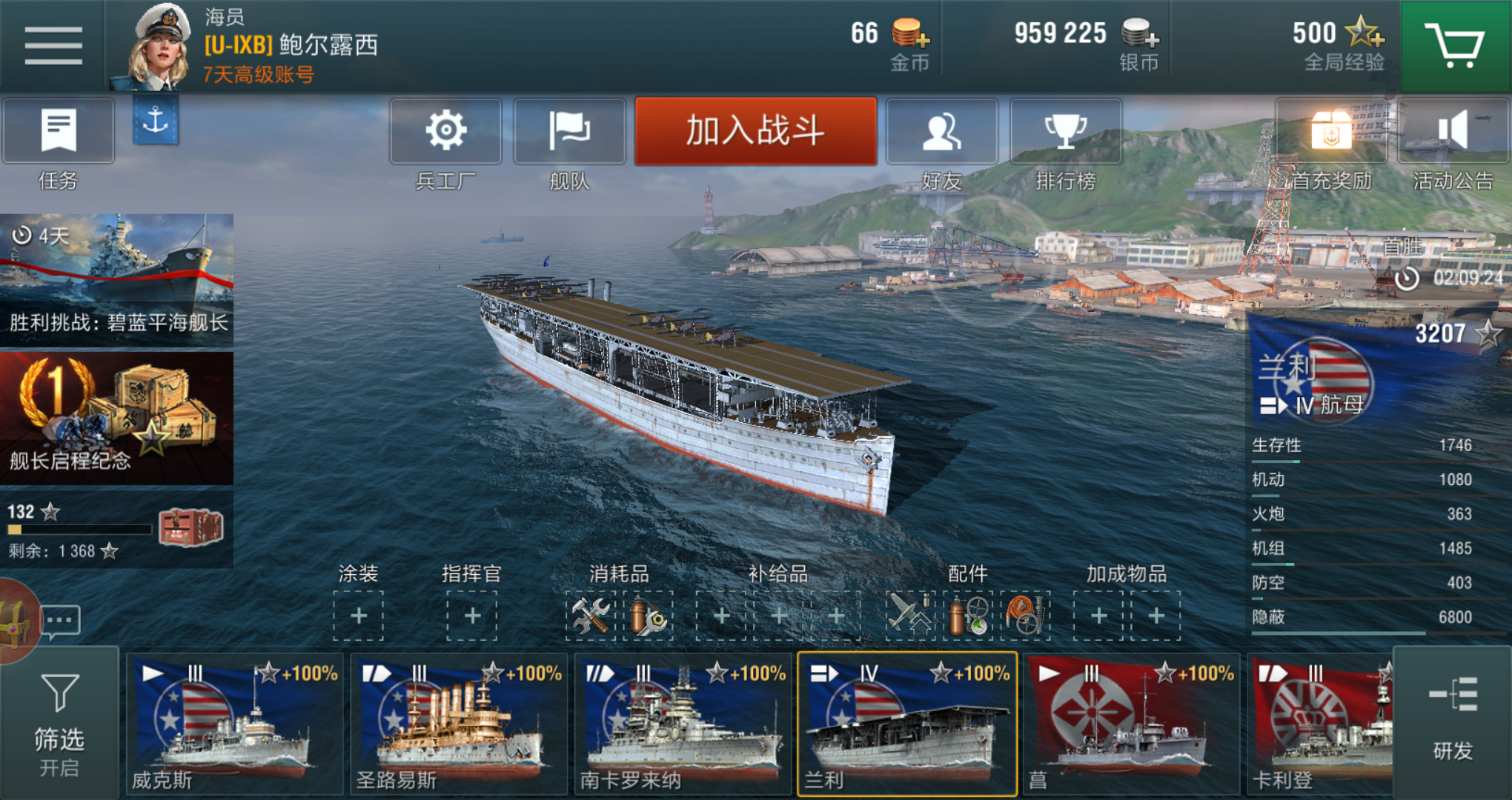This screenshot has height=800, width=1512.
Task: Select the 南卡罗来纳 ship card
Action: pos(683,724)
